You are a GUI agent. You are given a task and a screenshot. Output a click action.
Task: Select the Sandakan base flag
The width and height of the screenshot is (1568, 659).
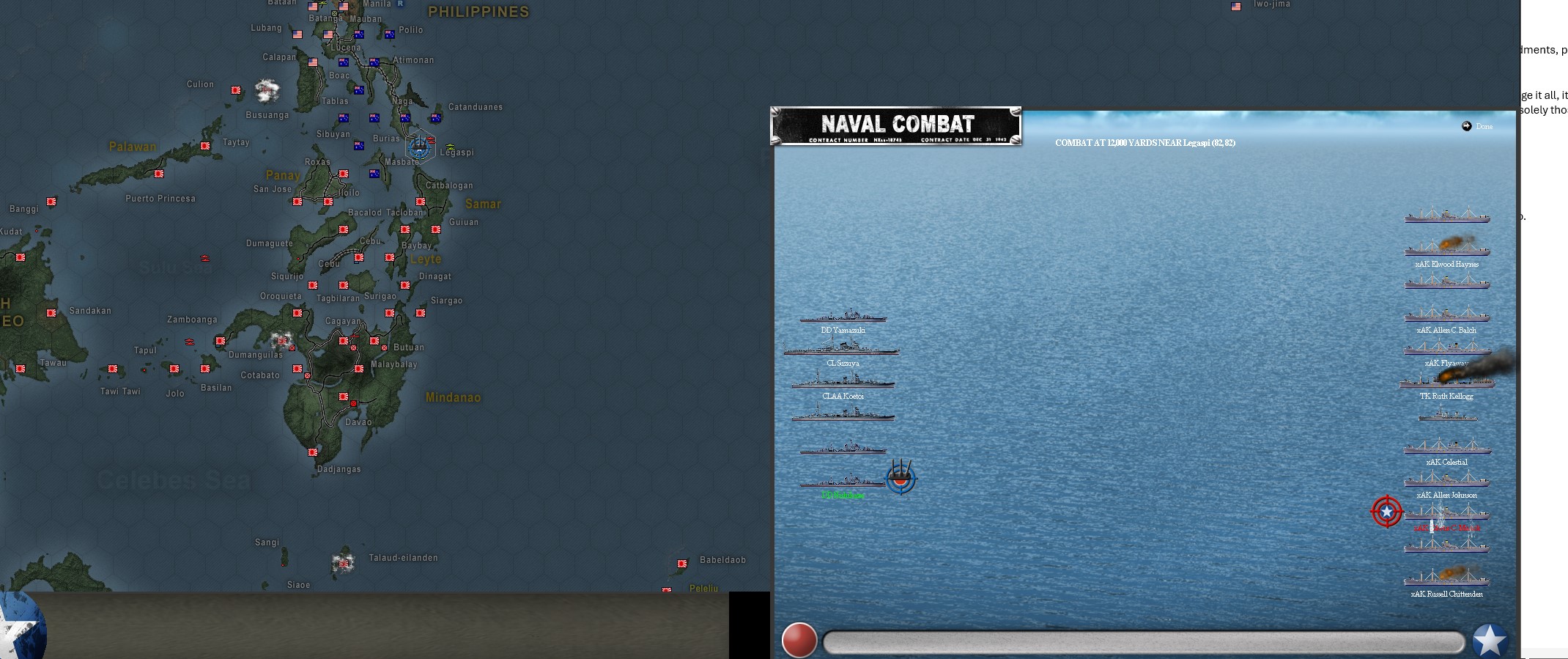point(51,313)
